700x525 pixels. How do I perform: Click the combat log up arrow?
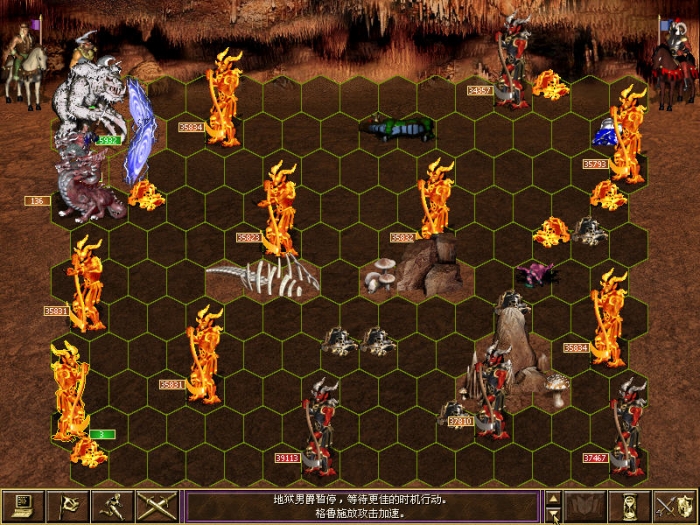(552, 497)
